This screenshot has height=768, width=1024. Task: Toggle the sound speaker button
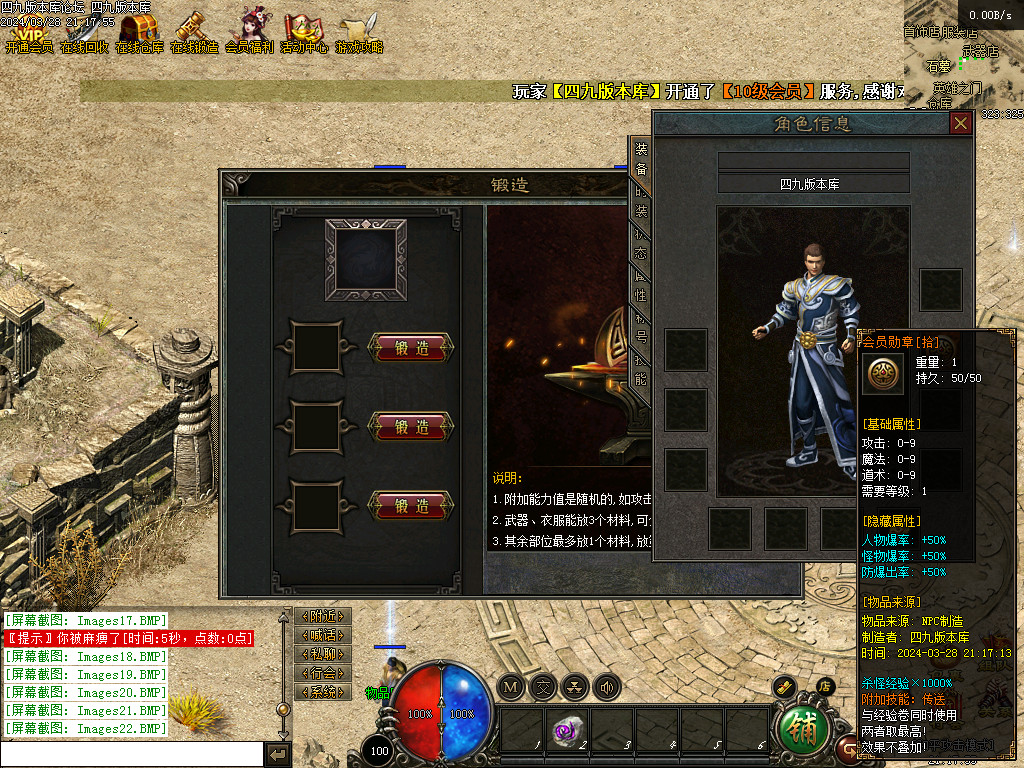[606, 687]
